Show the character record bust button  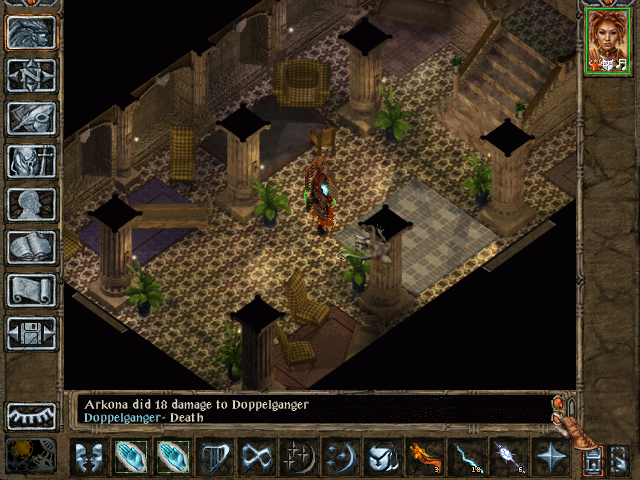pyautogui.click(x=32, y=204)
